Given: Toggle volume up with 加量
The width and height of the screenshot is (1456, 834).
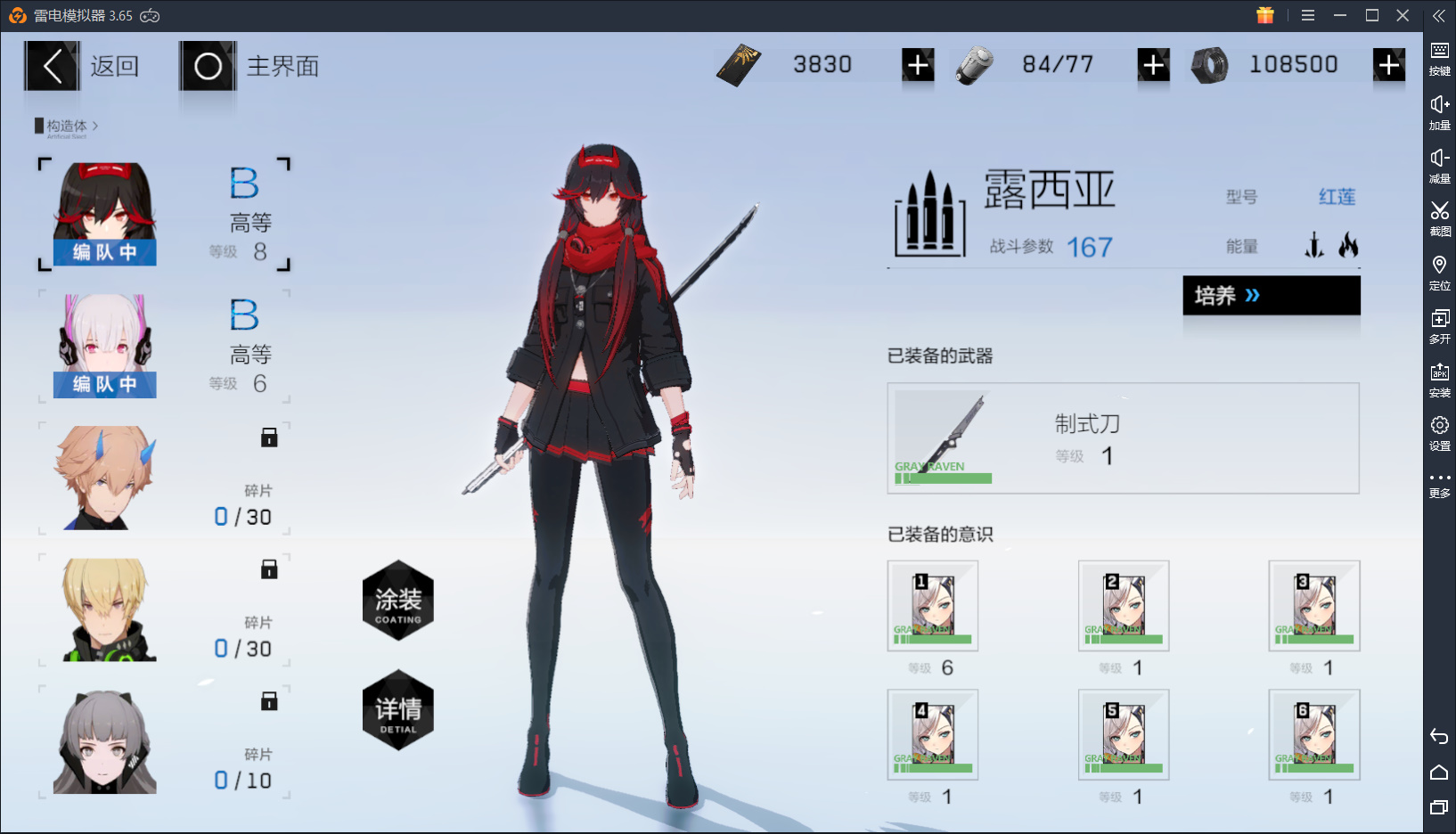Looking at the screenshot, I should pos(1440,111).
